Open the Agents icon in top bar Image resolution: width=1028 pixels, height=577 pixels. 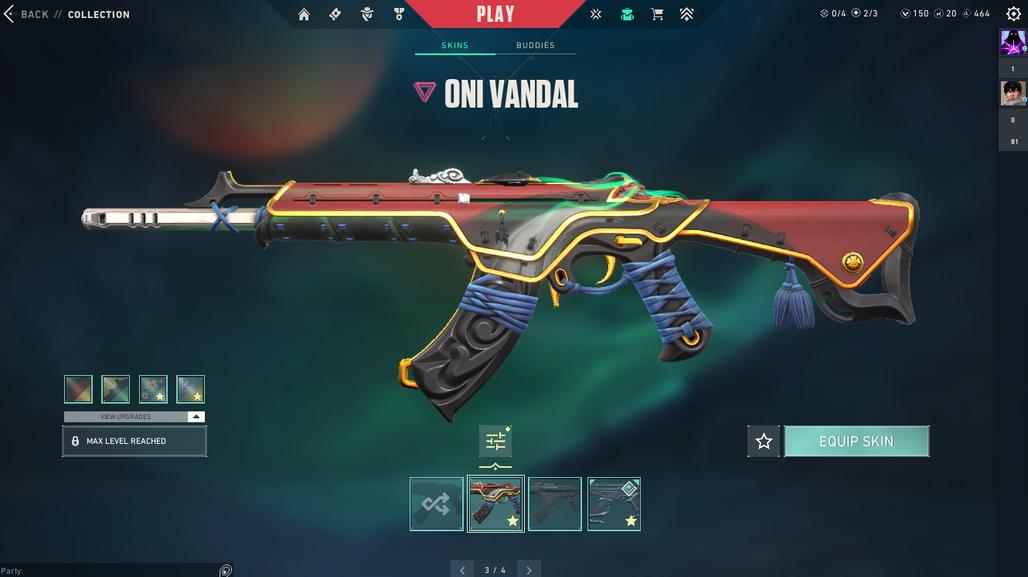[x=367, y=14]
